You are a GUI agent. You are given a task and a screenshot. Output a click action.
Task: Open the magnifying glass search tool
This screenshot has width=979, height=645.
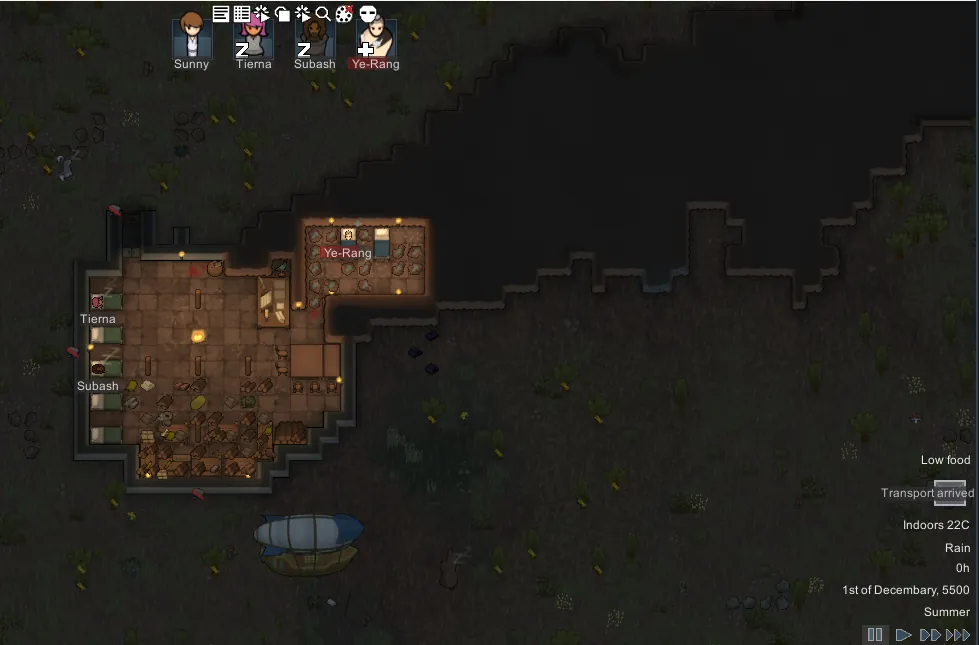[x=323, y=14]
